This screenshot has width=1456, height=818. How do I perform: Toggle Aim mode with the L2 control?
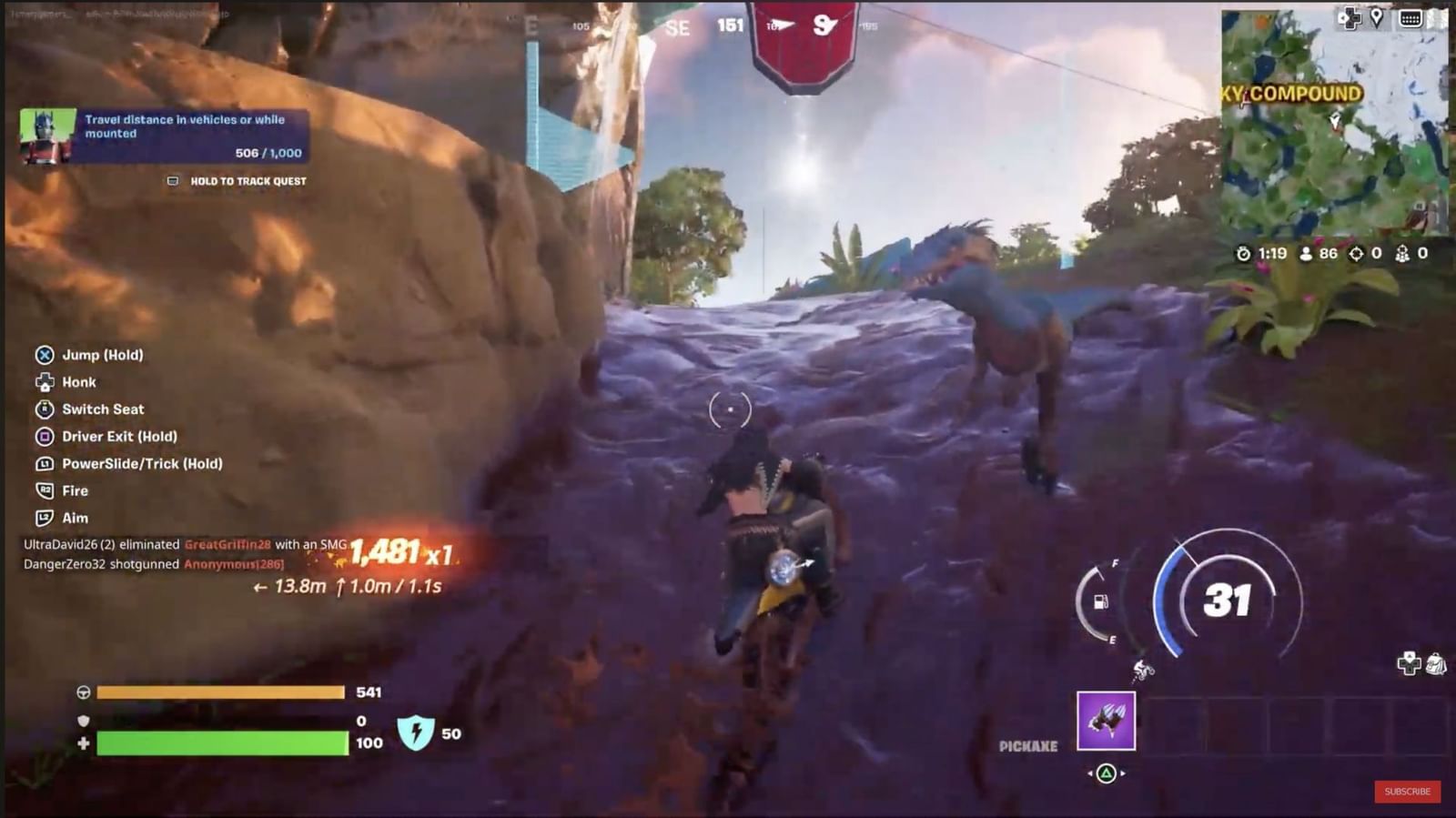(44, 518)
